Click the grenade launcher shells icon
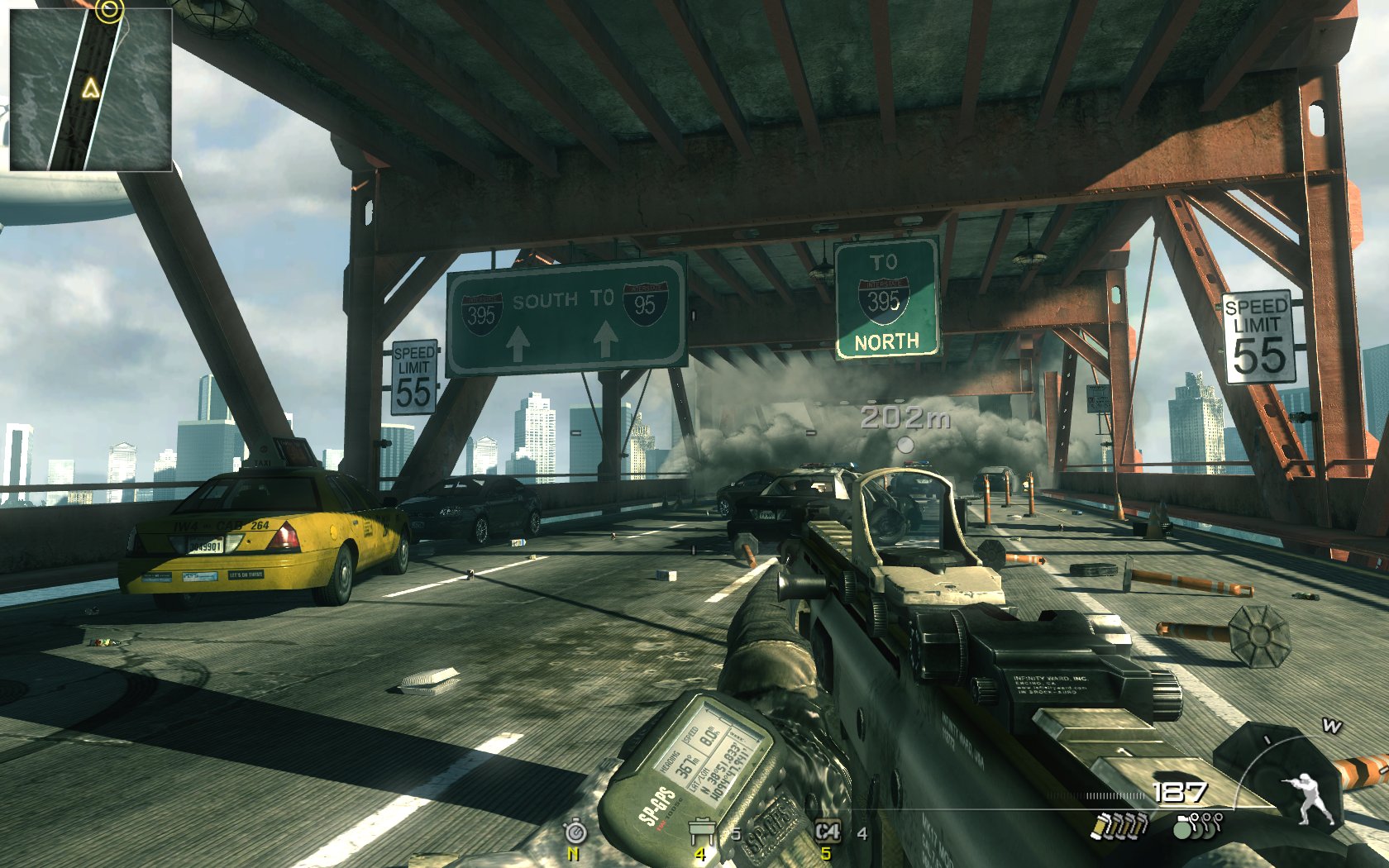Image resolution: width=1389 pixels, height=868 pixels. point(1119,825)
